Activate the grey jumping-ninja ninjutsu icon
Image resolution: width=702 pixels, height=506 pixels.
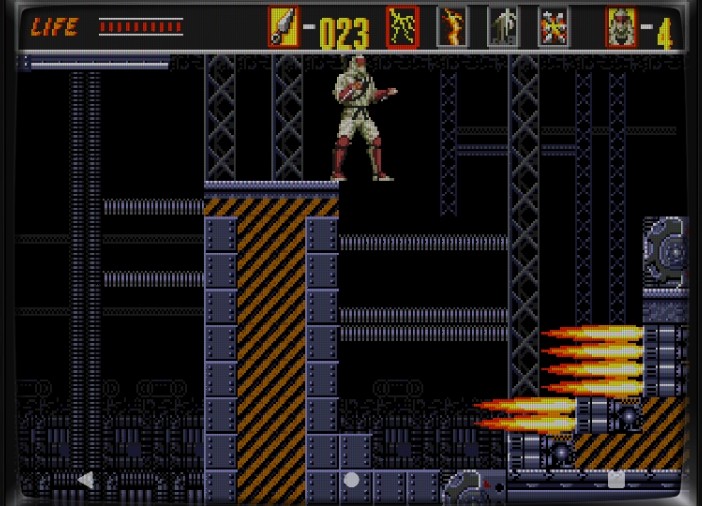(503, 27)
